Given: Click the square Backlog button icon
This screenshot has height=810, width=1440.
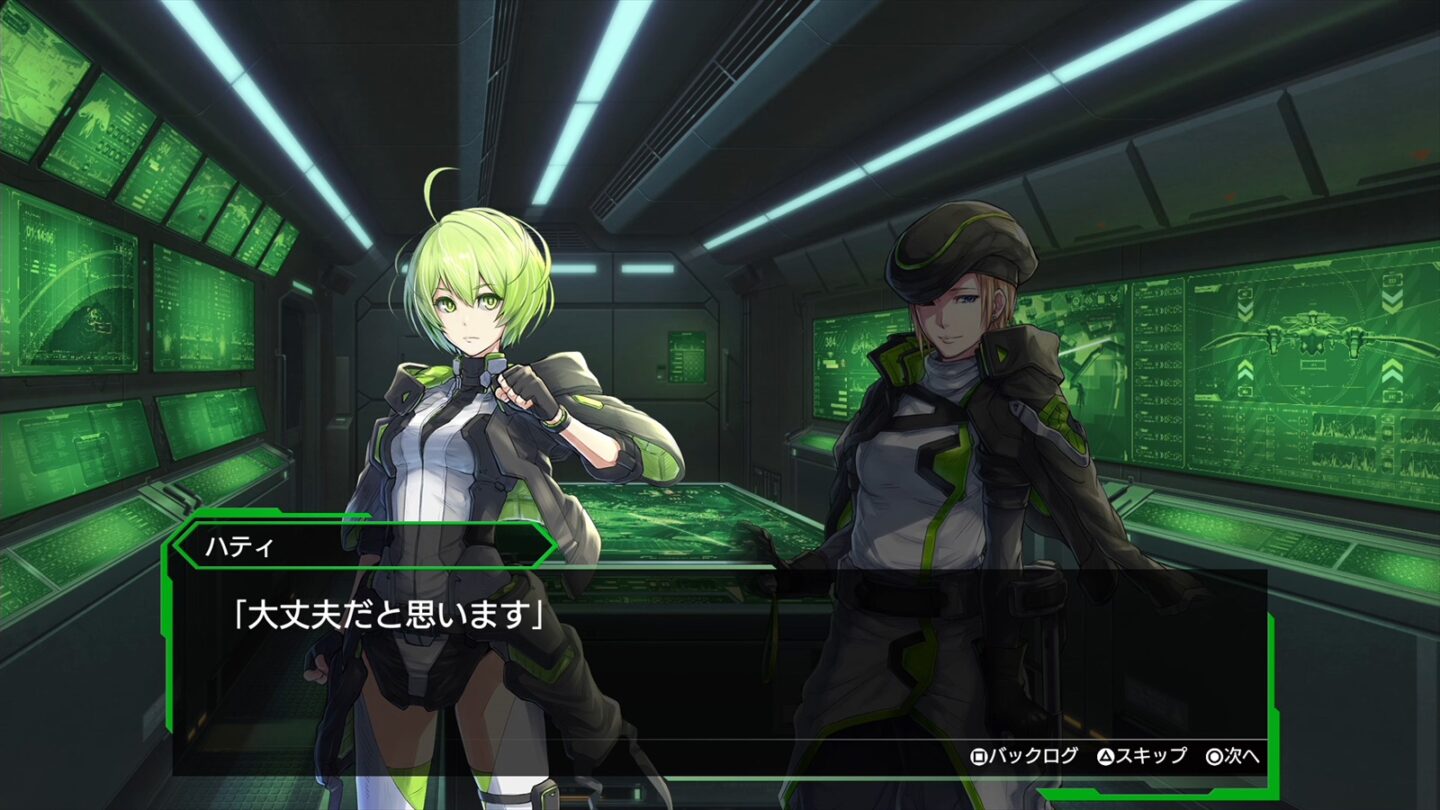Looking at the screenshot, I should point(979,756).
